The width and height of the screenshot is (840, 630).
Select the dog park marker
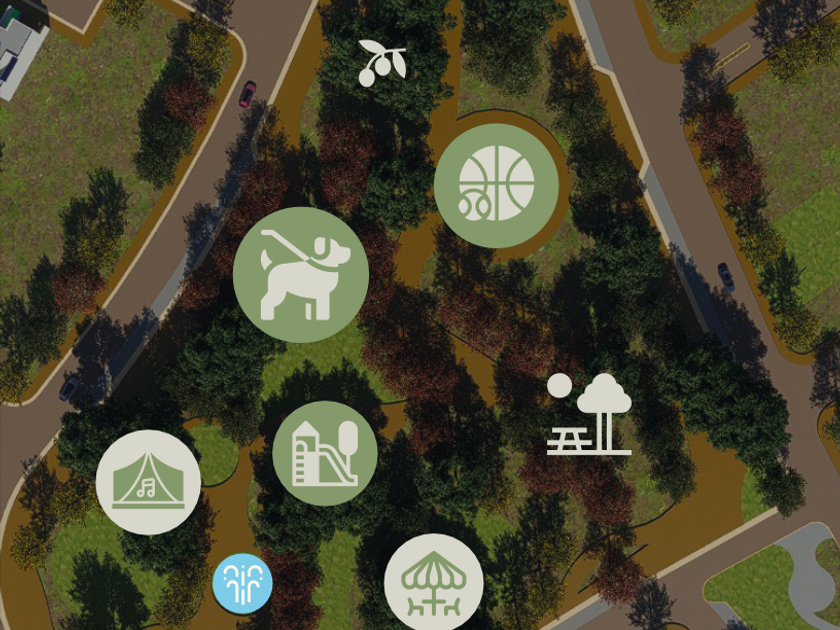point(300,275)
